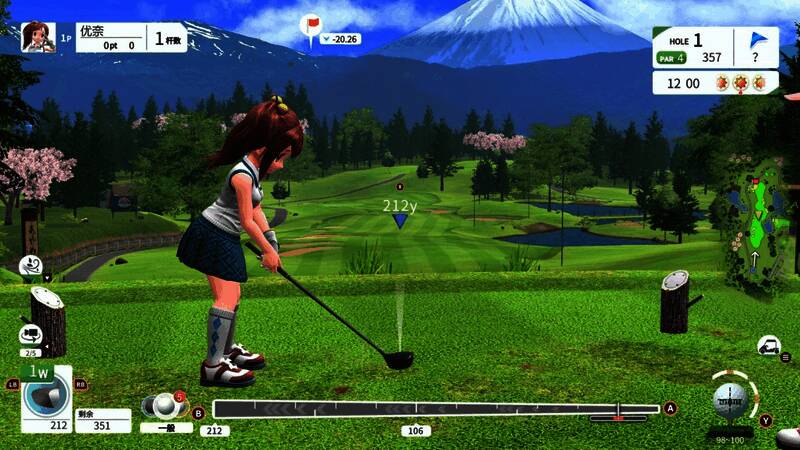Viewport: 800px width, 450px height.
Task: Click the swing wind special icon
Action: coord(30,266)
